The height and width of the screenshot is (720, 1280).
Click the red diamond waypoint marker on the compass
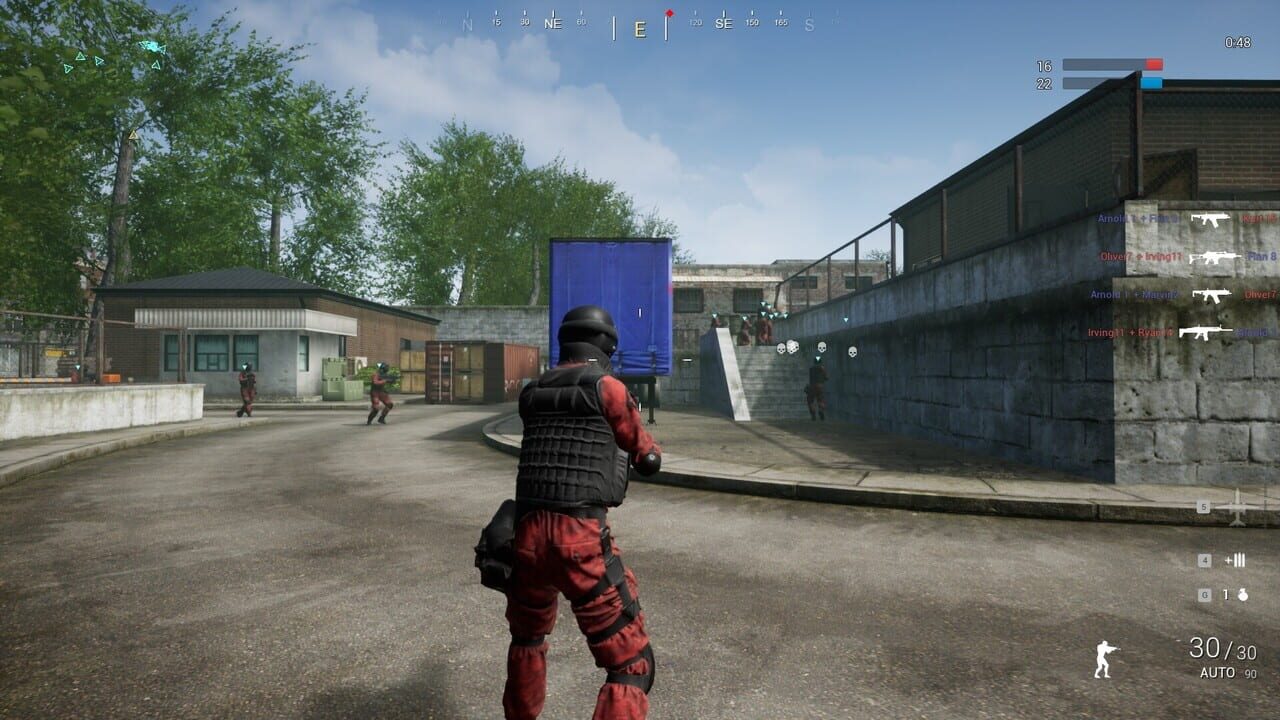point(670,13)
